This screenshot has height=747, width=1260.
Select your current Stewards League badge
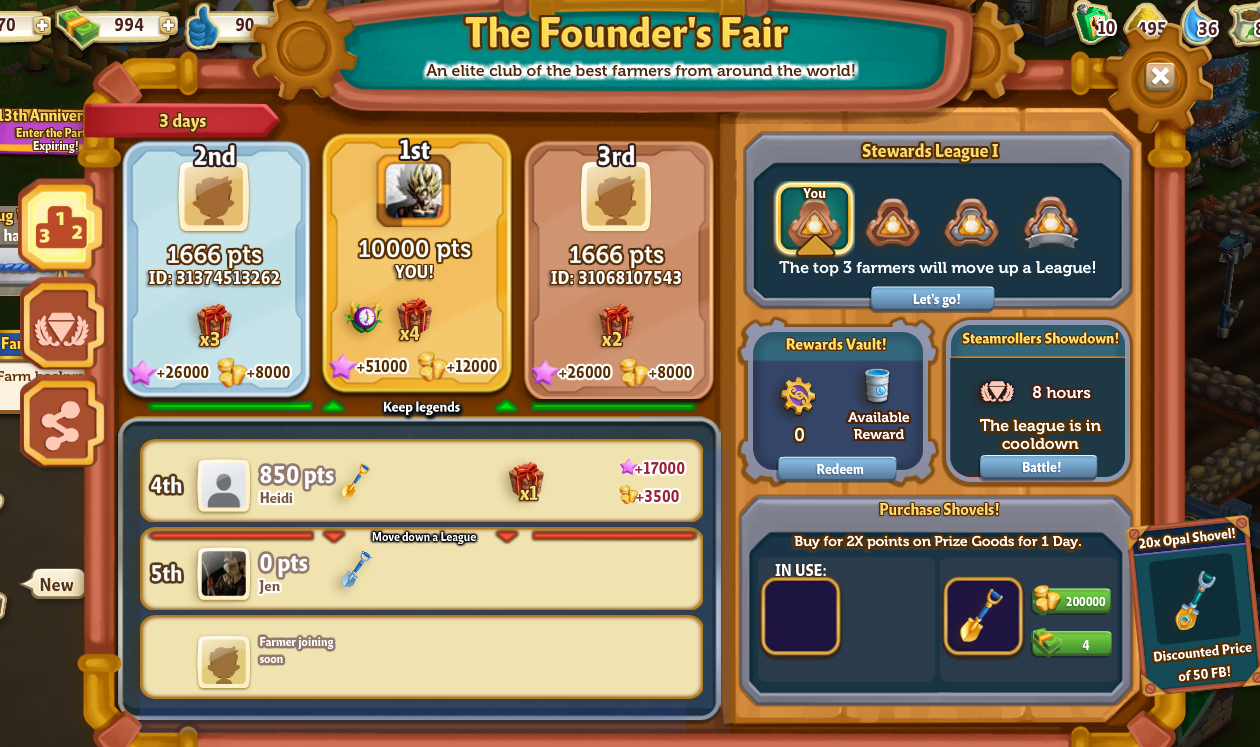pyautogui.click(x=814, y=218)
